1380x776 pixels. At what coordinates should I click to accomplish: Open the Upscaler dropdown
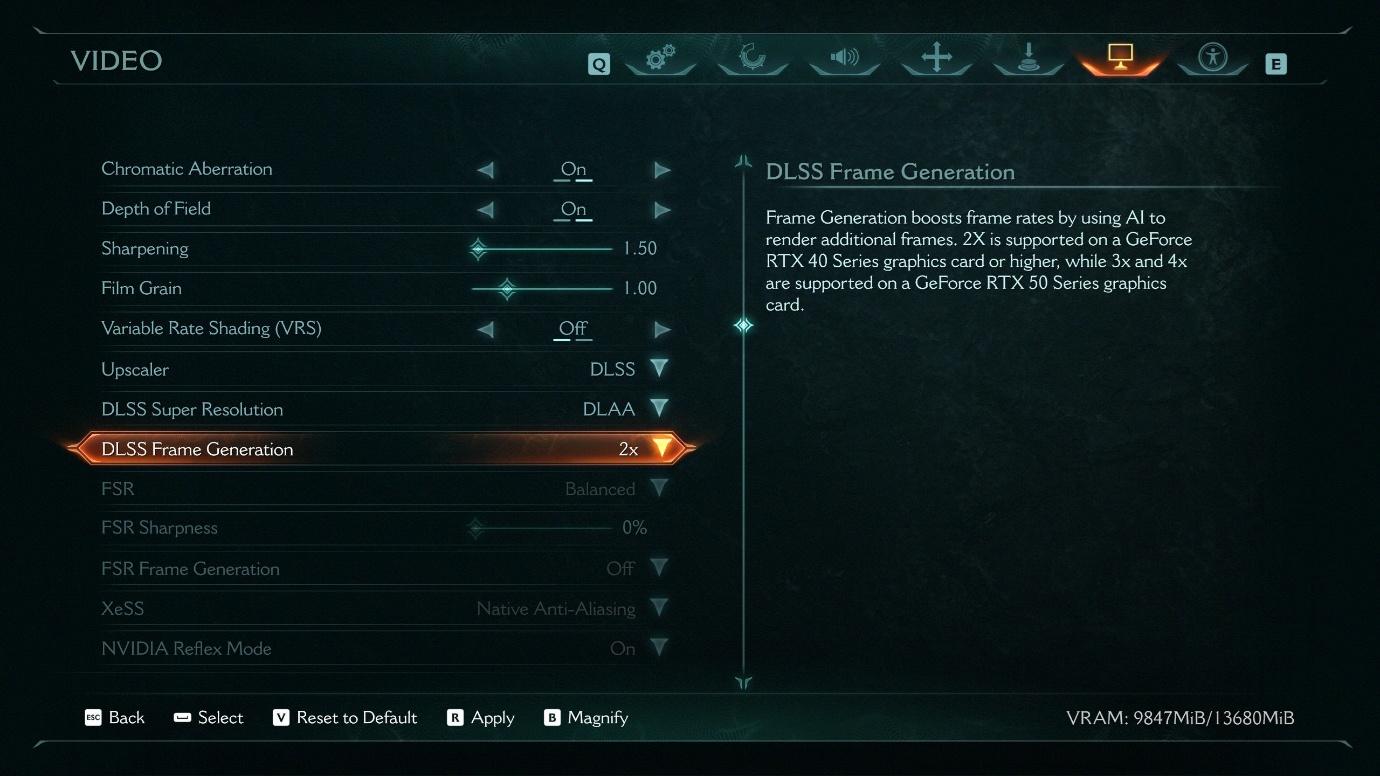658,369
